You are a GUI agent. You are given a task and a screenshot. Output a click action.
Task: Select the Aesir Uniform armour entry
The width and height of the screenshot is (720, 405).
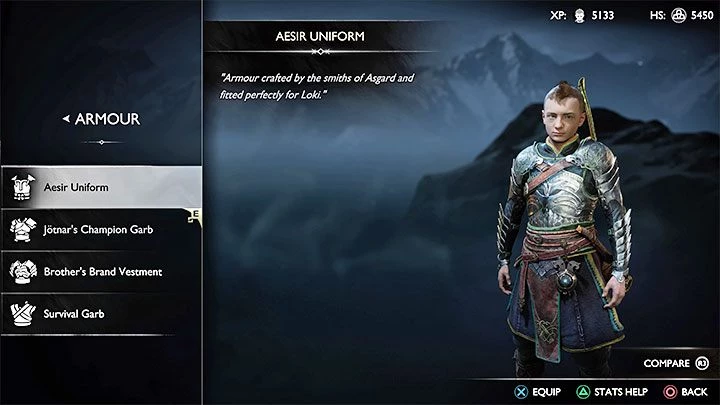click(x=100, y=187)
